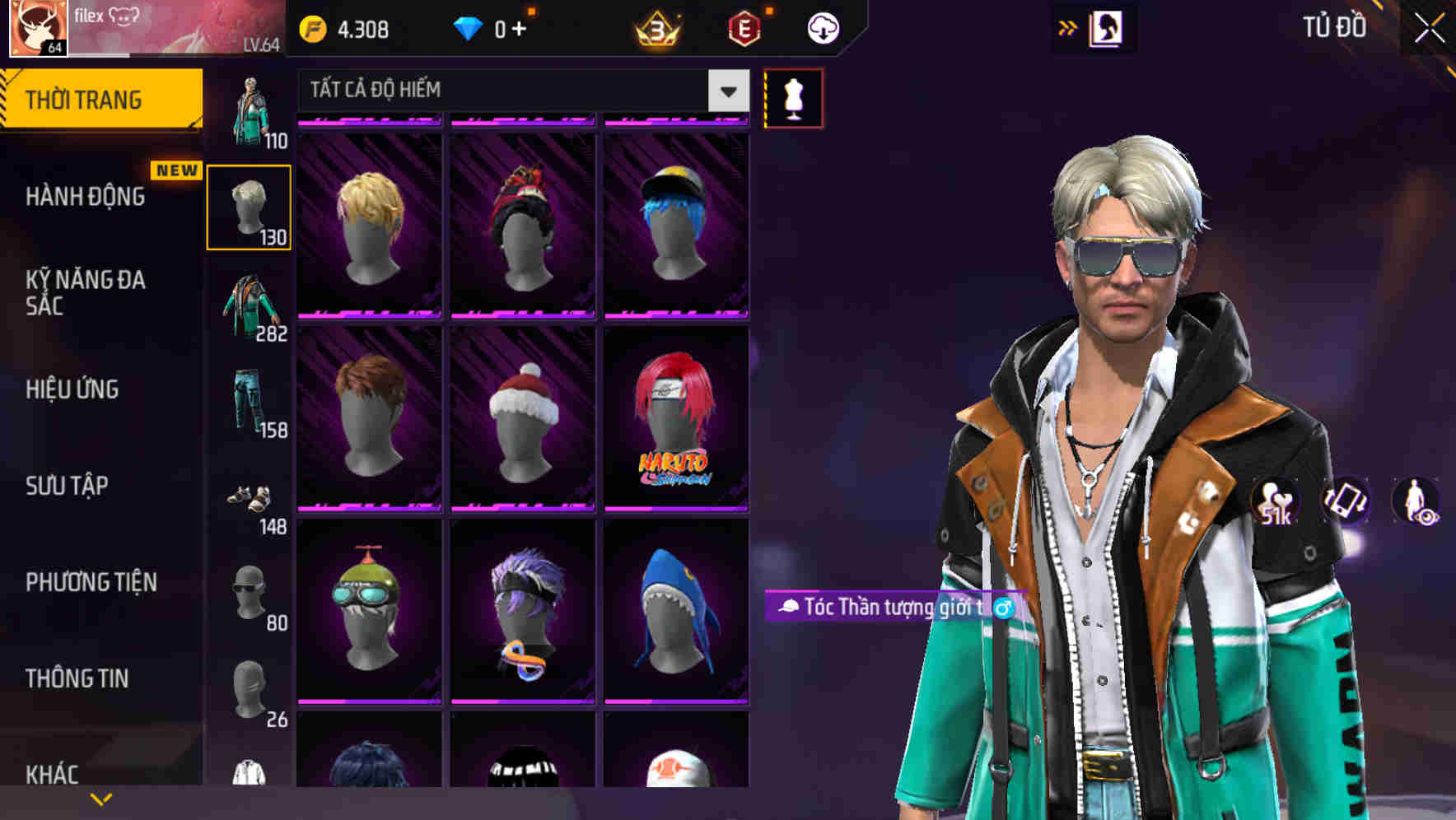The image size is (1456, 820).
Task: Switch to the HÀNH ĐỘNG tab
Action: [83, 197]
